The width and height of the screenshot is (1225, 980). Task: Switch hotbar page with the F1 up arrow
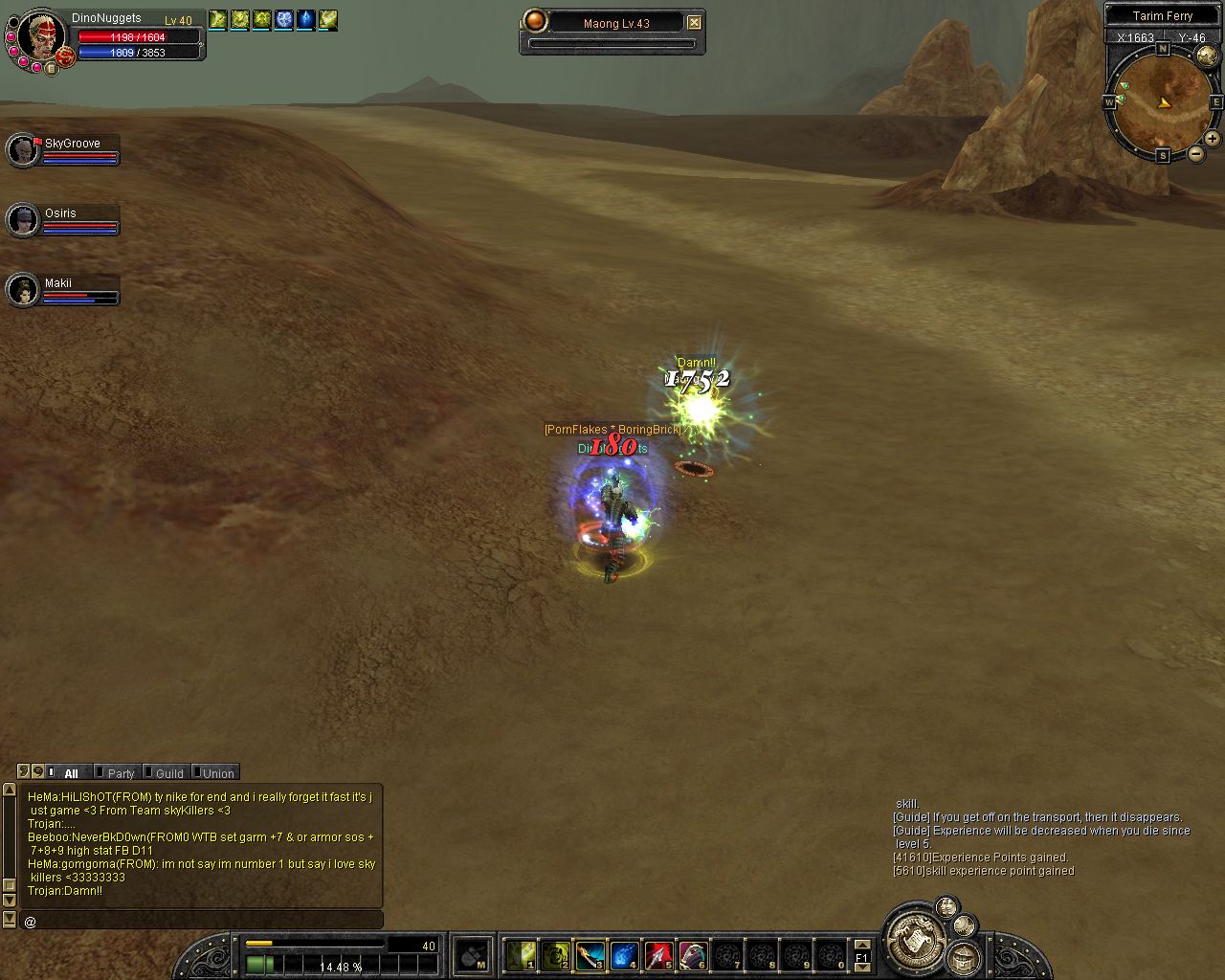pos(861,946)
